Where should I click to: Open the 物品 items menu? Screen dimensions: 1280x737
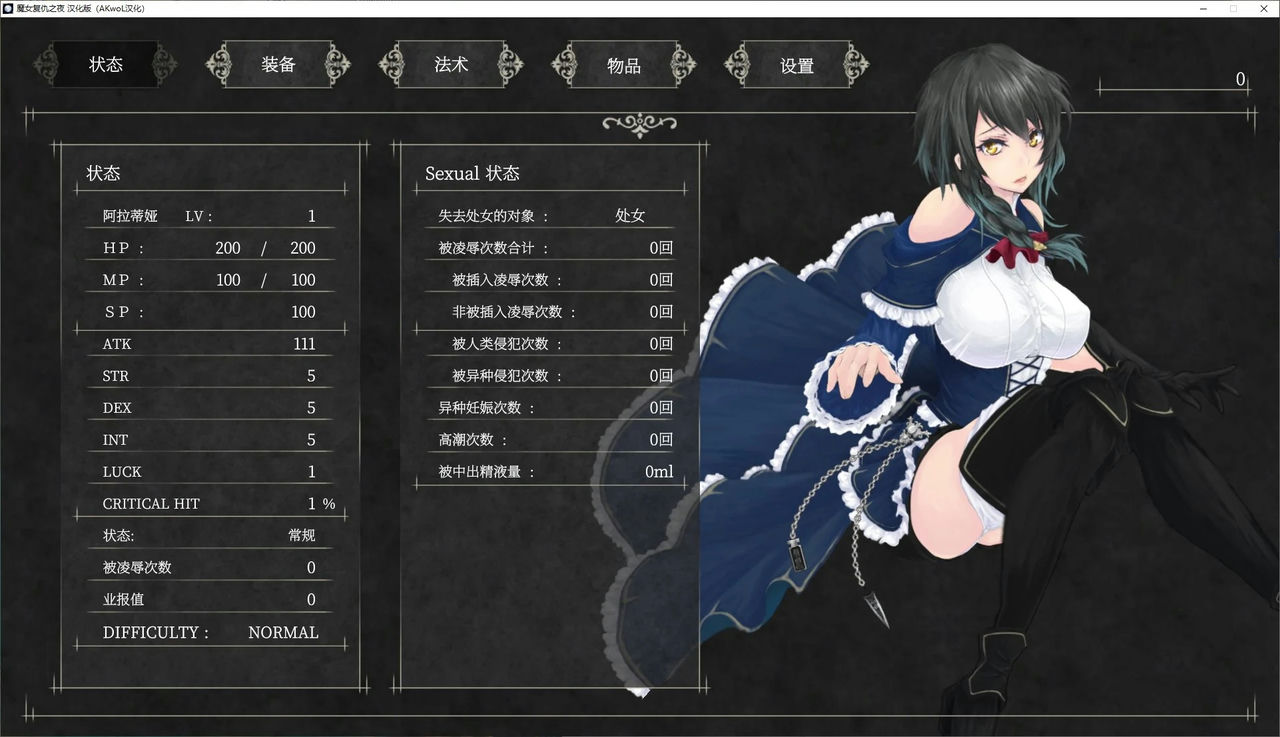623,64
